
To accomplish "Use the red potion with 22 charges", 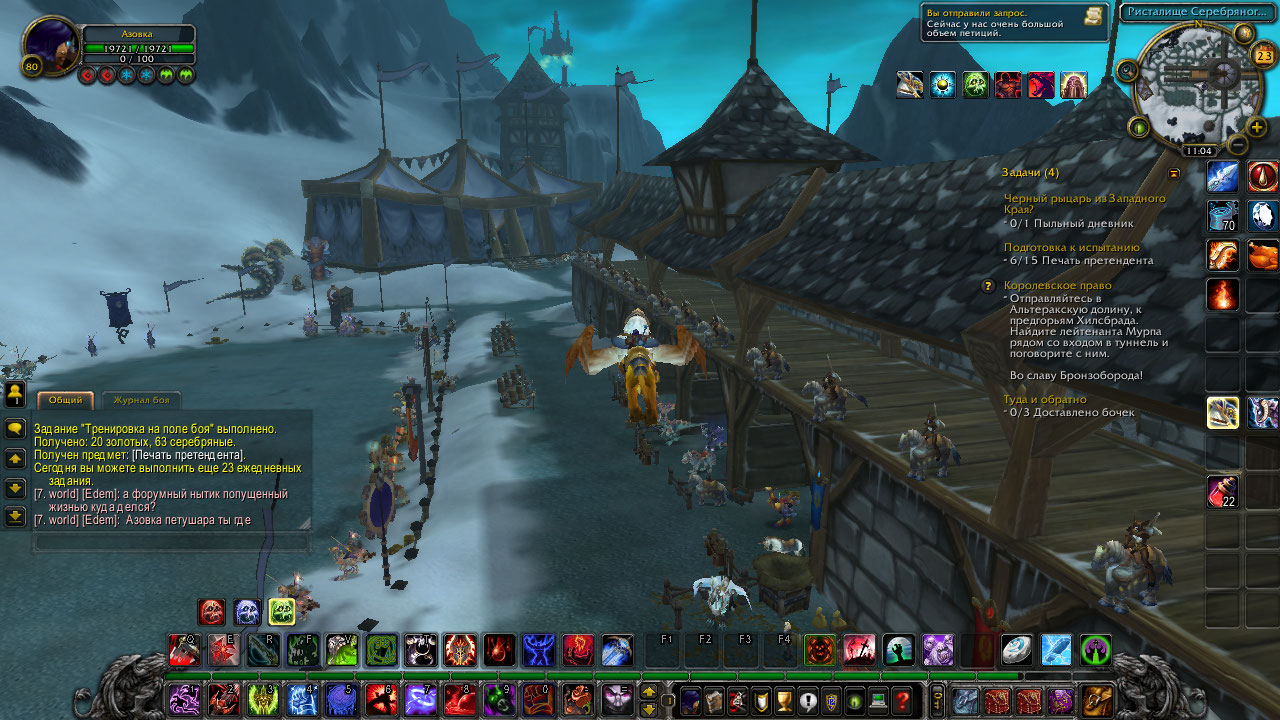I will point(1222,492).
